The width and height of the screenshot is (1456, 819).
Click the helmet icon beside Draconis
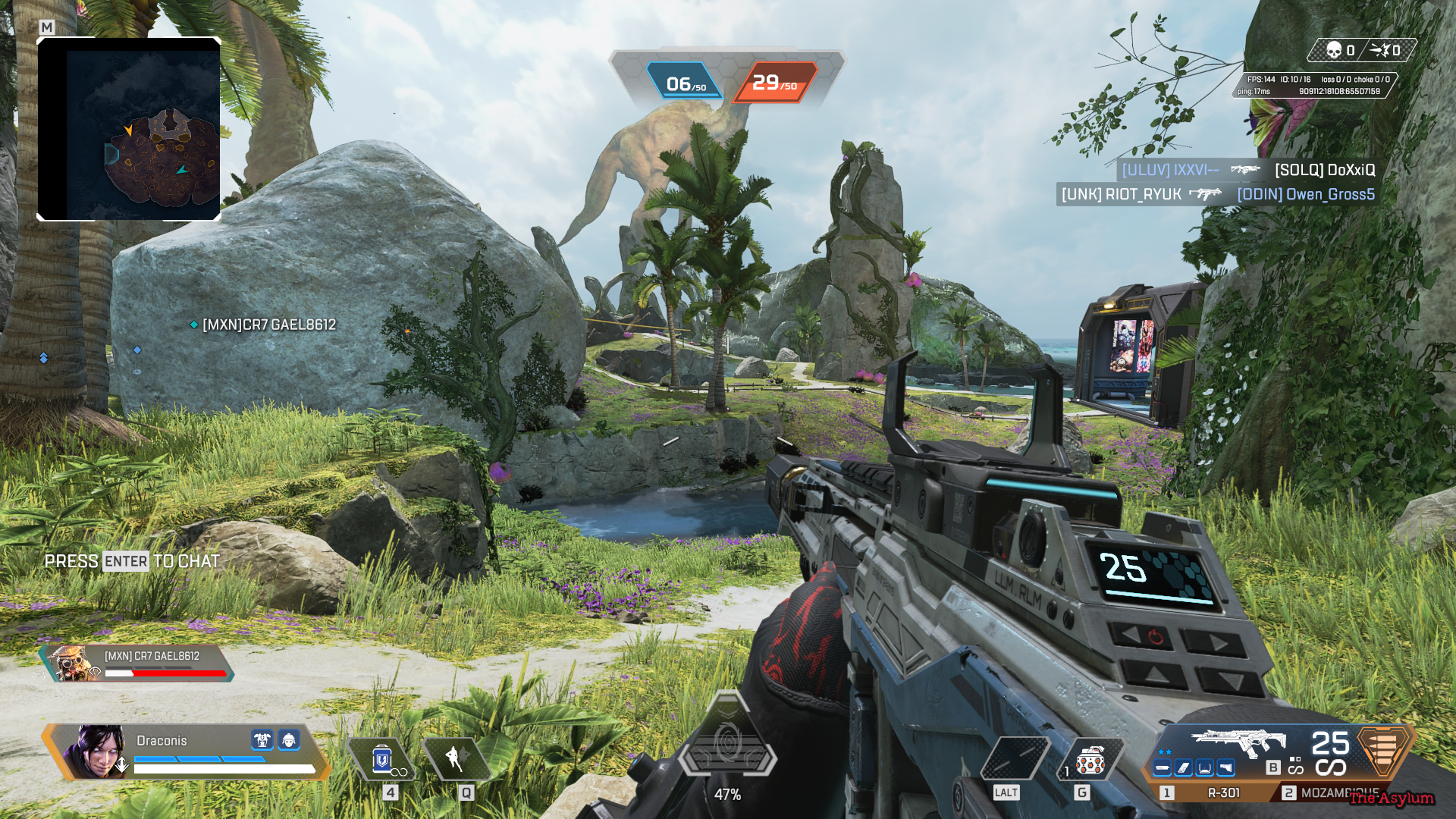[x=289, y=739]
